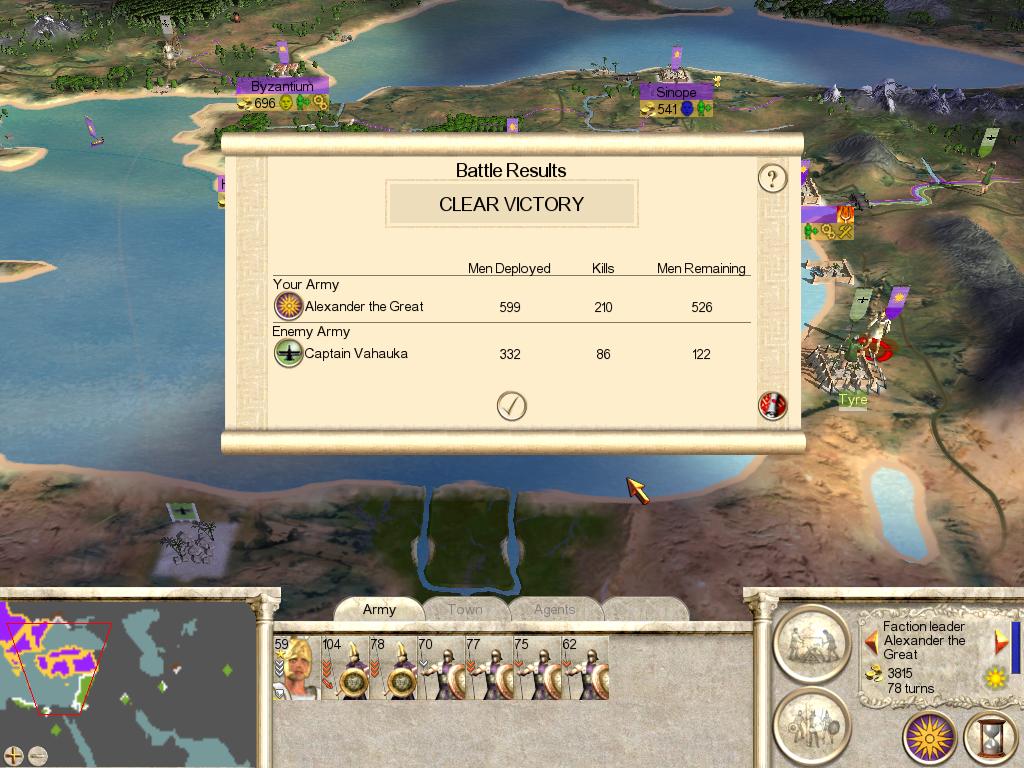
Task: Switch to the Agents tab
Action: [x=554, y=609]
